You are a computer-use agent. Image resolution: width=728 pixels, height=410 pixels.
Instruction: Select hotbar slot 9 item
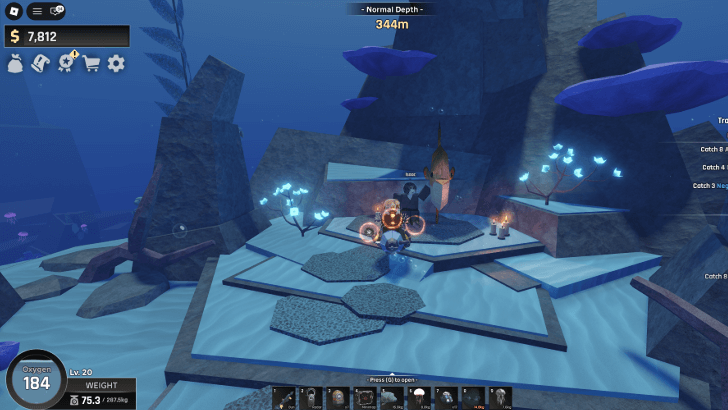tap(499, 398)
